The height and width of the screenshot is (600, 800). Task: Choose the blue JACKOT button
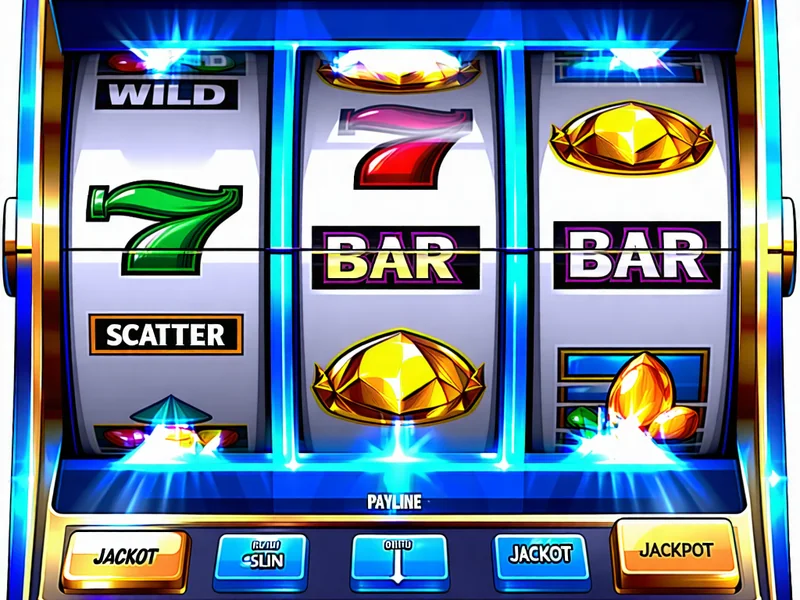[538, 555]
